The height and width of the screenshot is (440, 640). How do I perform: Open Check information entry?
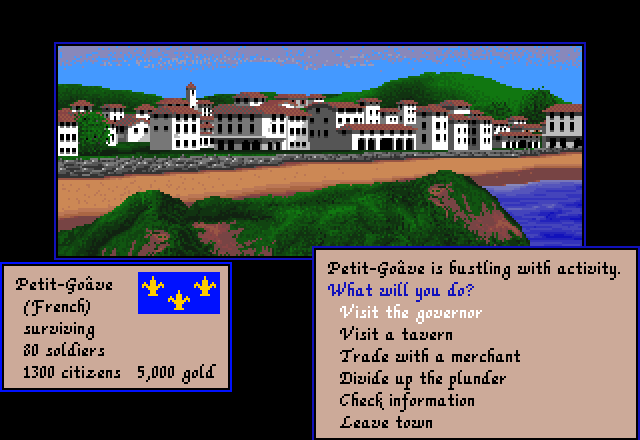(407, 401)
